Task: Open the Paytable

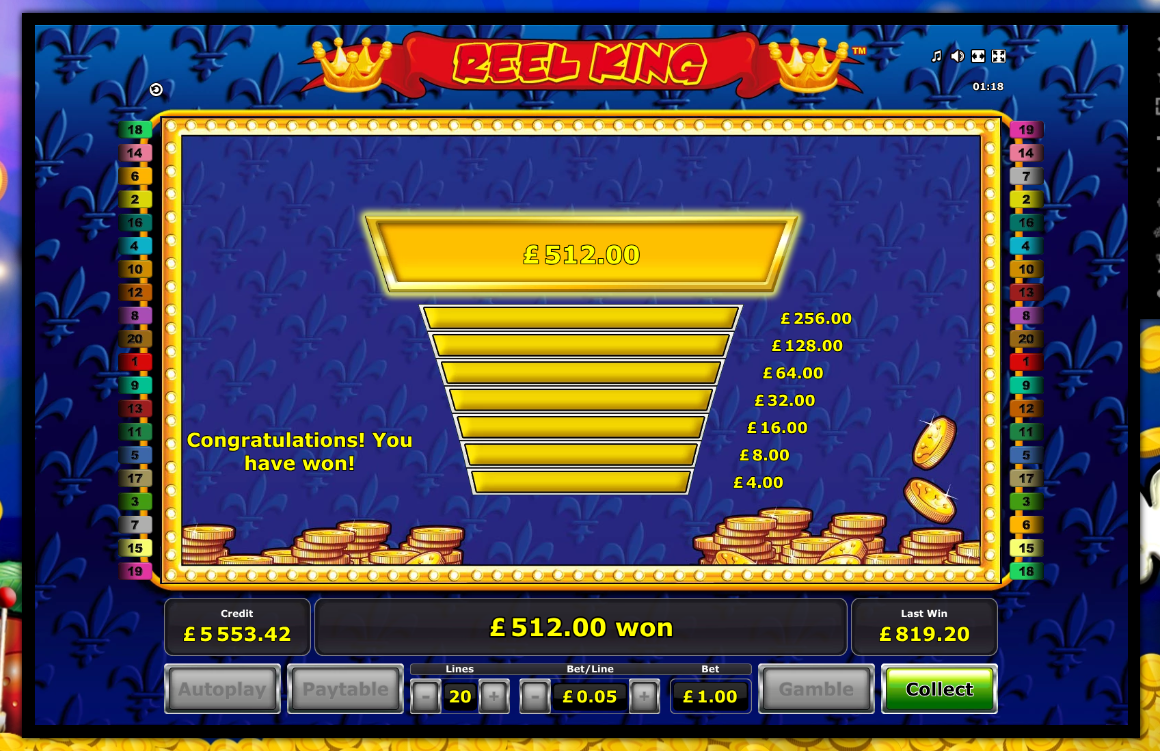Action: coord(345,689)
